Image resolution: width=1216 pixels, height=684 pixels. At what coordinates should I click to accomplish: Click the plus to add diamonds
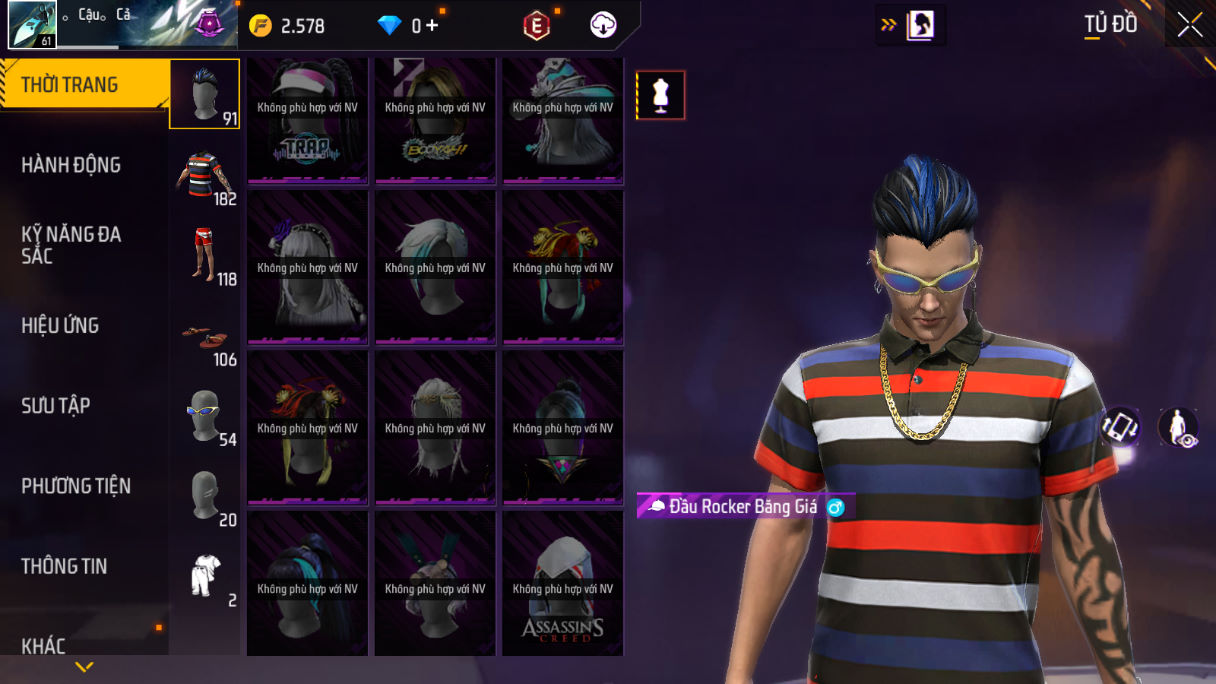tap(432, 26)
